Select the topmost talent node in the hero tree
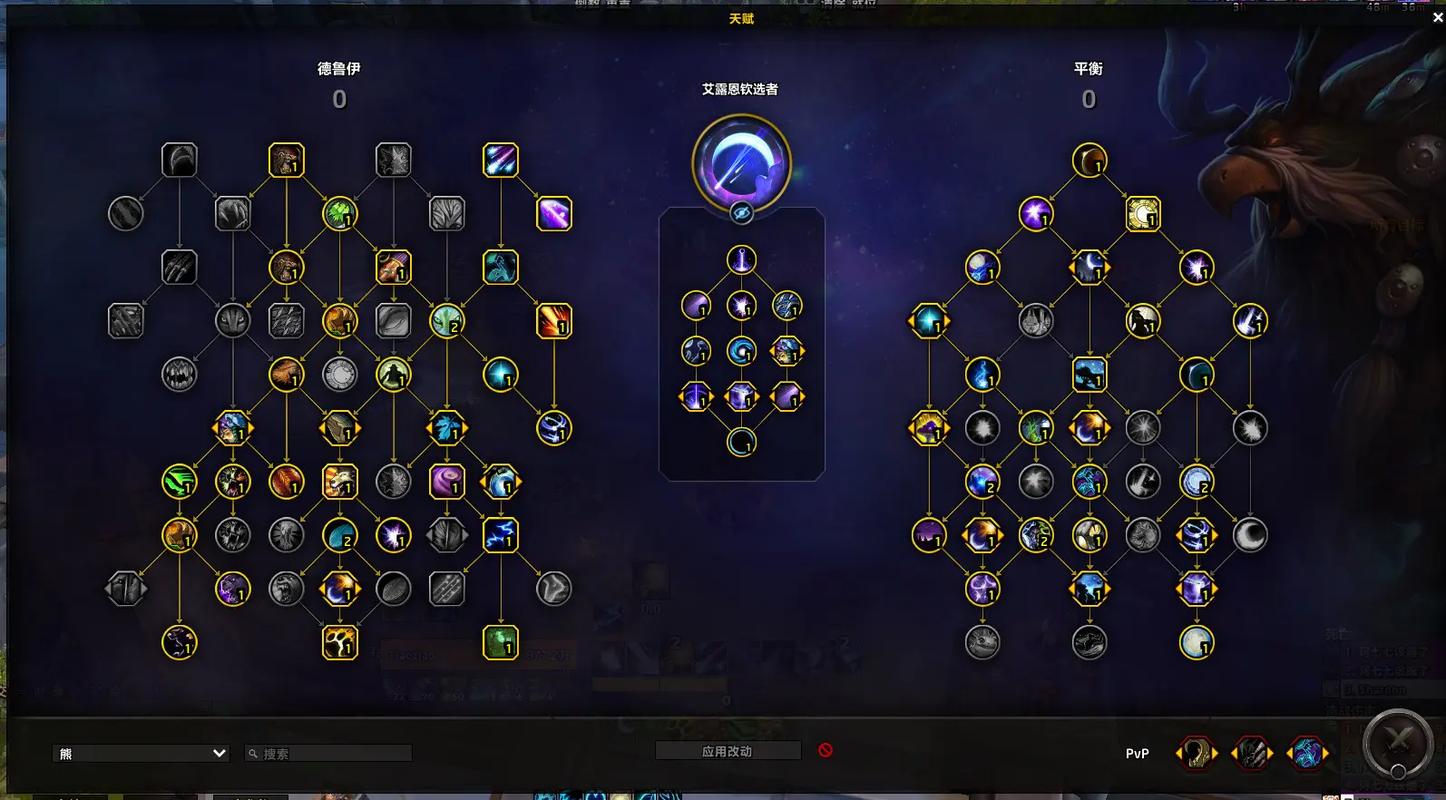This screenshot has height=800, width=1446. coord(743,257)
